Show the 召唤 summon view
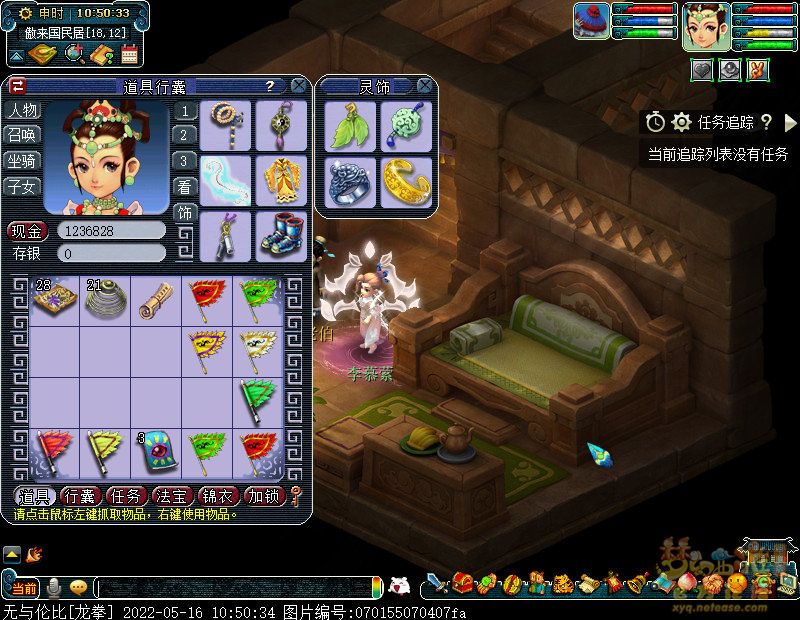 pyautogui.click(x=22, y=135)
